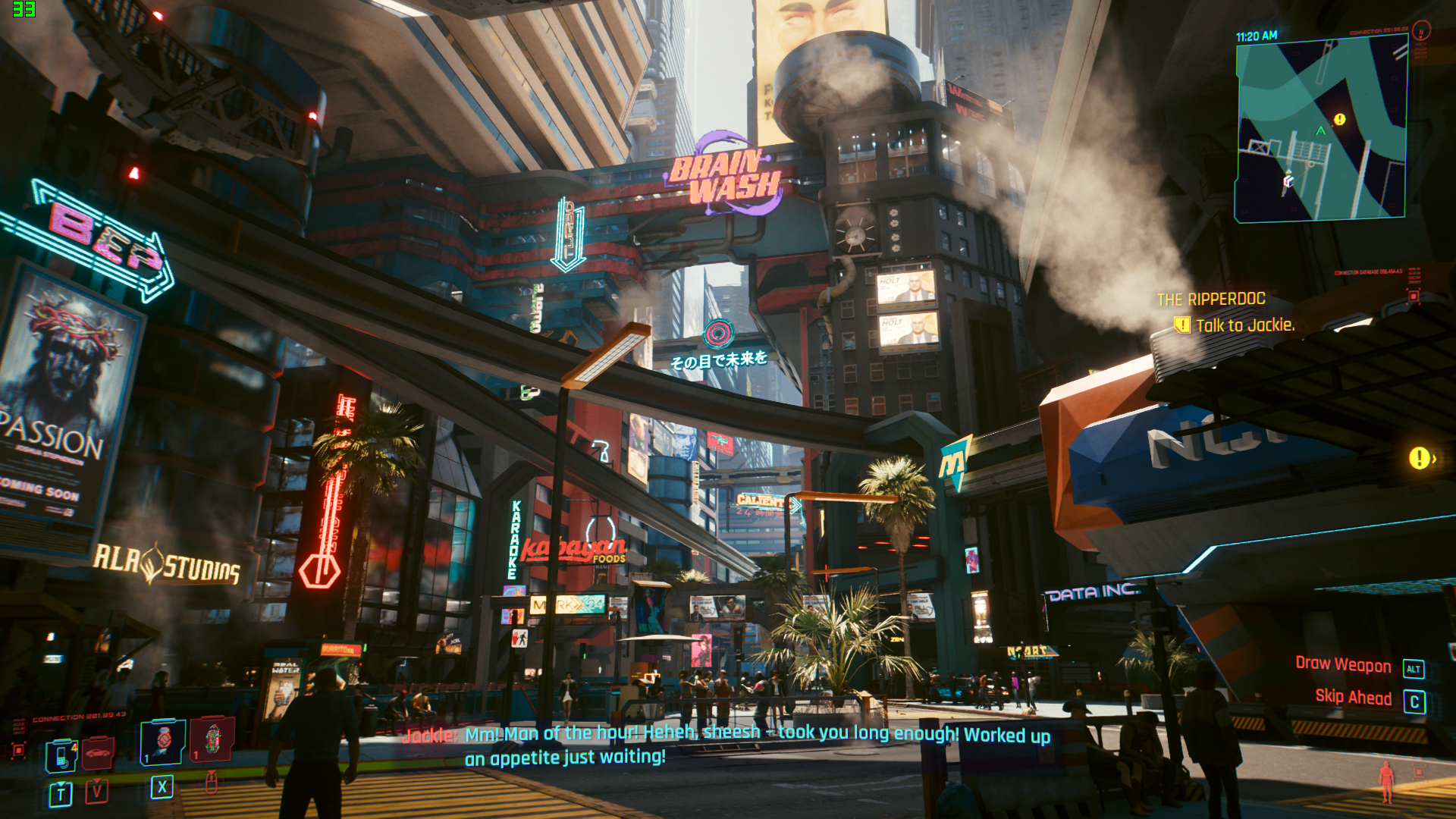Select the "Talk to Jackie" objective
This screenshot has width=1456, height=819.
click(x=1244, y=326)
